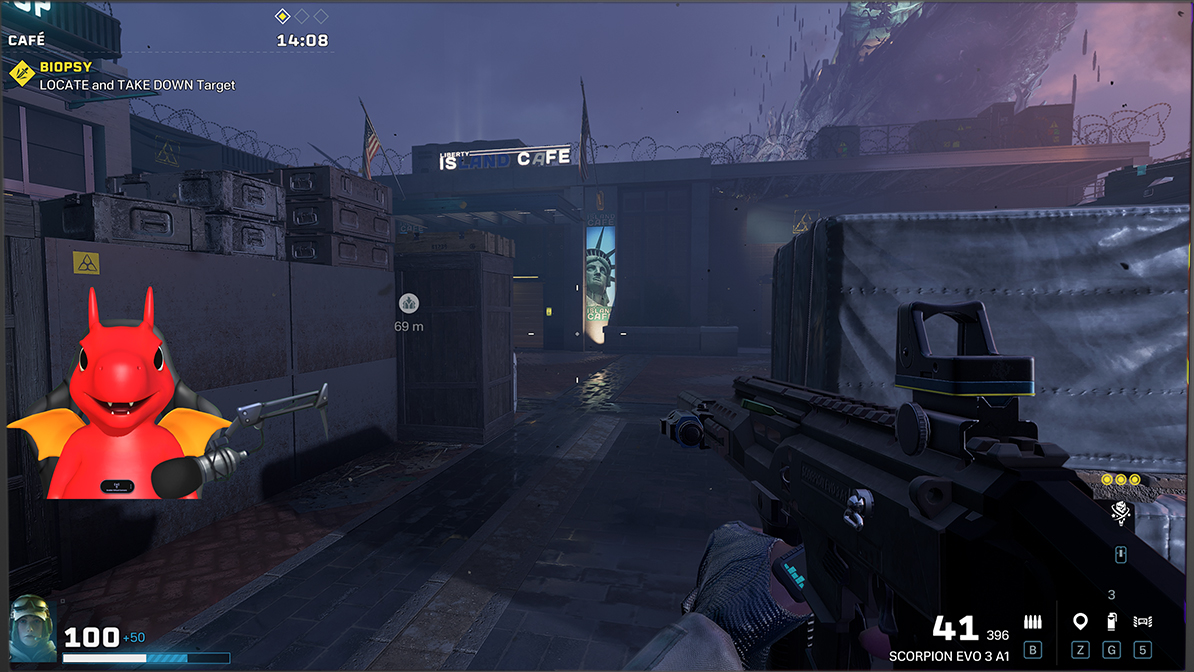Deploy the recon drone icon
Screen dimensions: 1194x672
[x=1142, y=622]
